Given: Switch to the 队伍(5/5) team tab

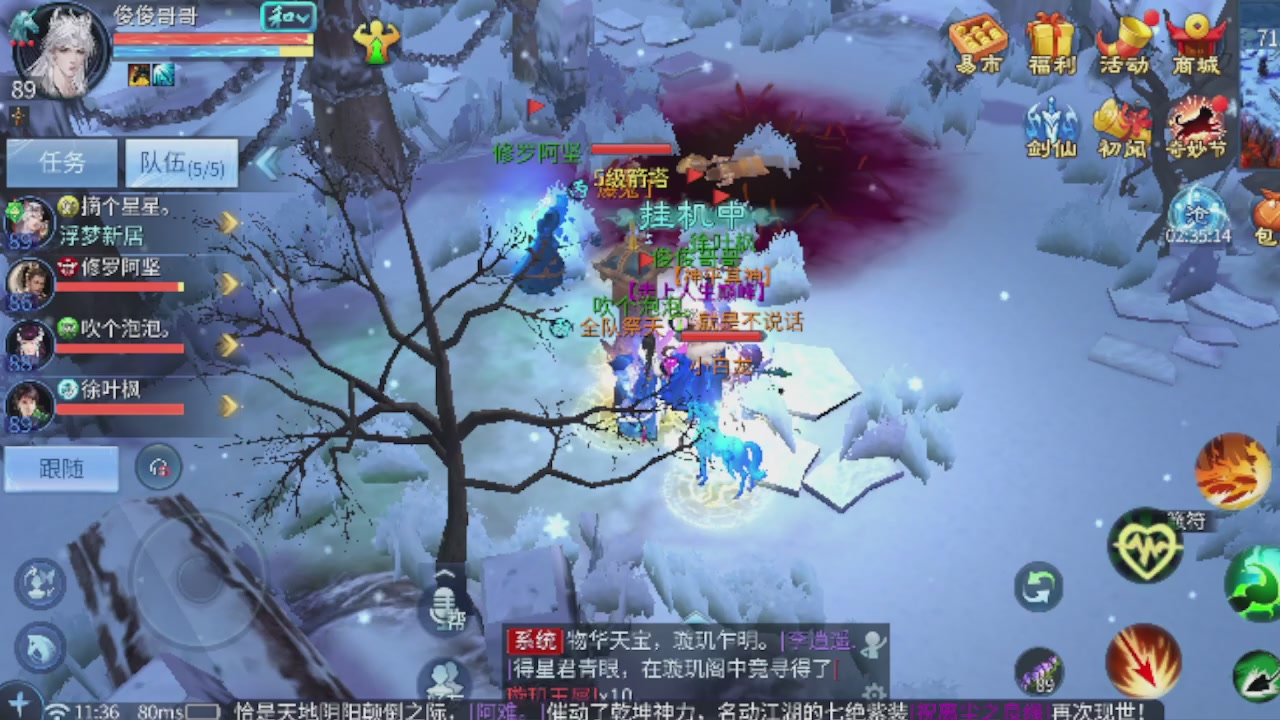Looking at the screenshot, I should [x=180, y=162].
